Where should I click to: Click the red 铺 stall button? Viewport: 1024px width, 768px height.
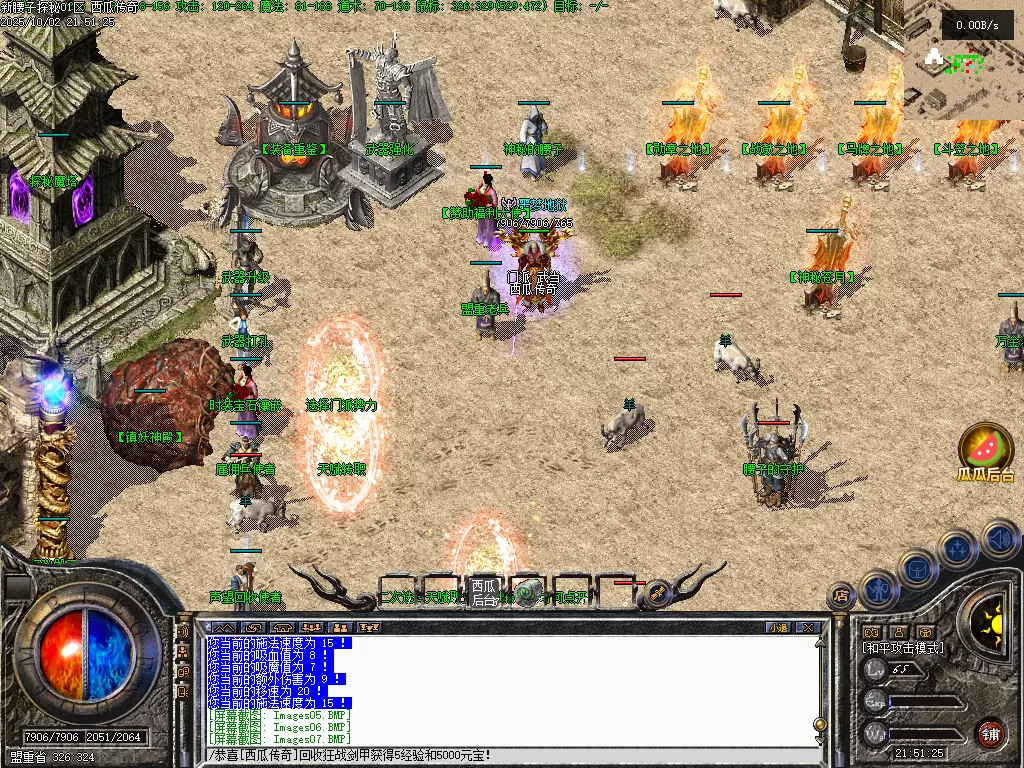(990, 732)
